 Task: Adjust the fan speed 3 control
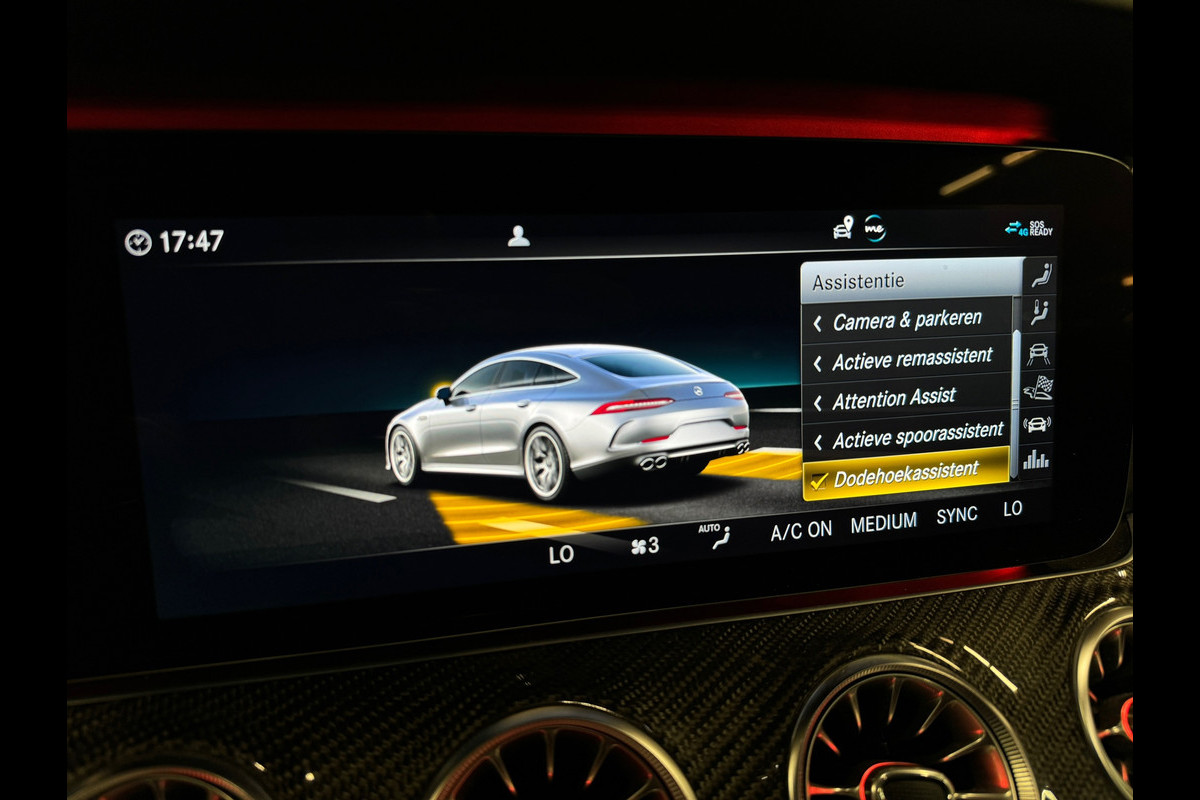point(645,546)
